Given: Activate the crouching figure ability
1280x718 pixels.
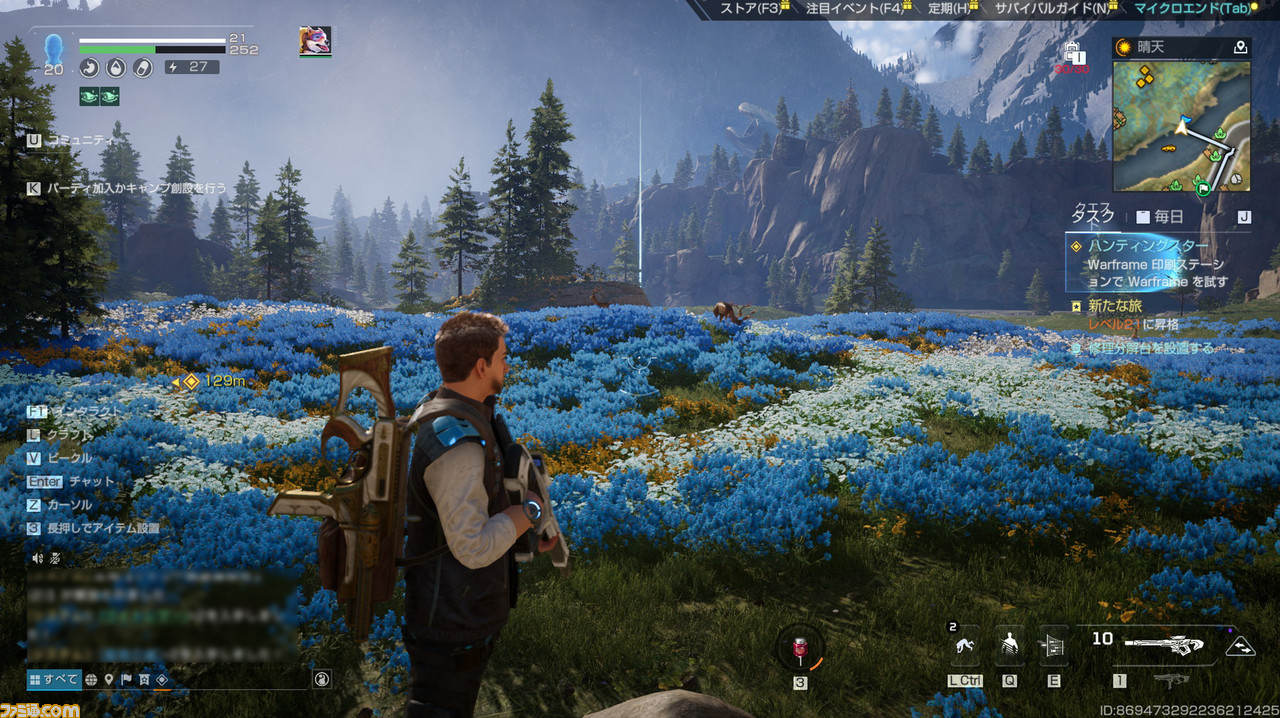Looking at the screenshot, I should coord(965,645).
